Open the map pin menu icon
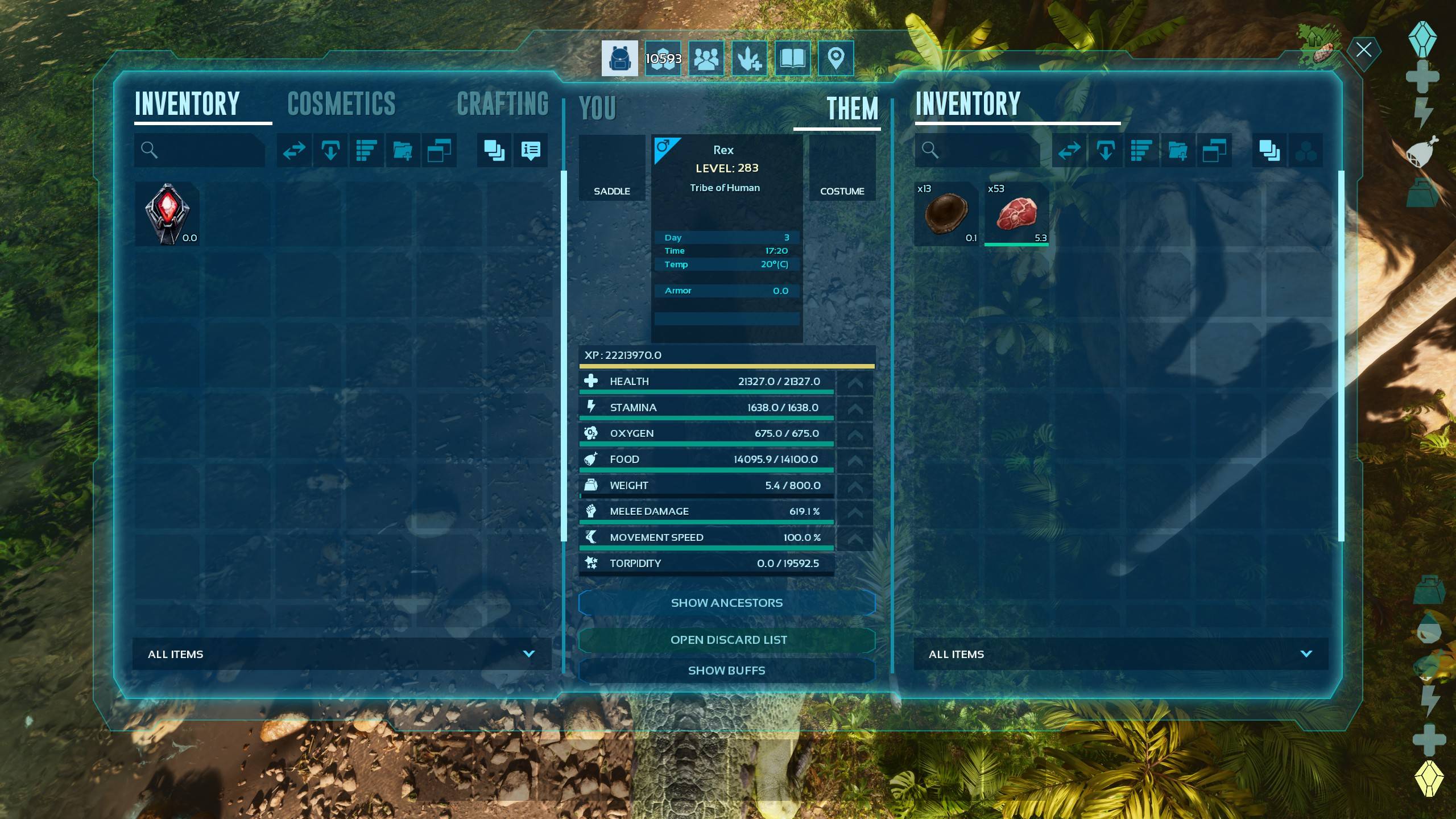This screenshot has width=1456, height=819. [x=835, y=58]
